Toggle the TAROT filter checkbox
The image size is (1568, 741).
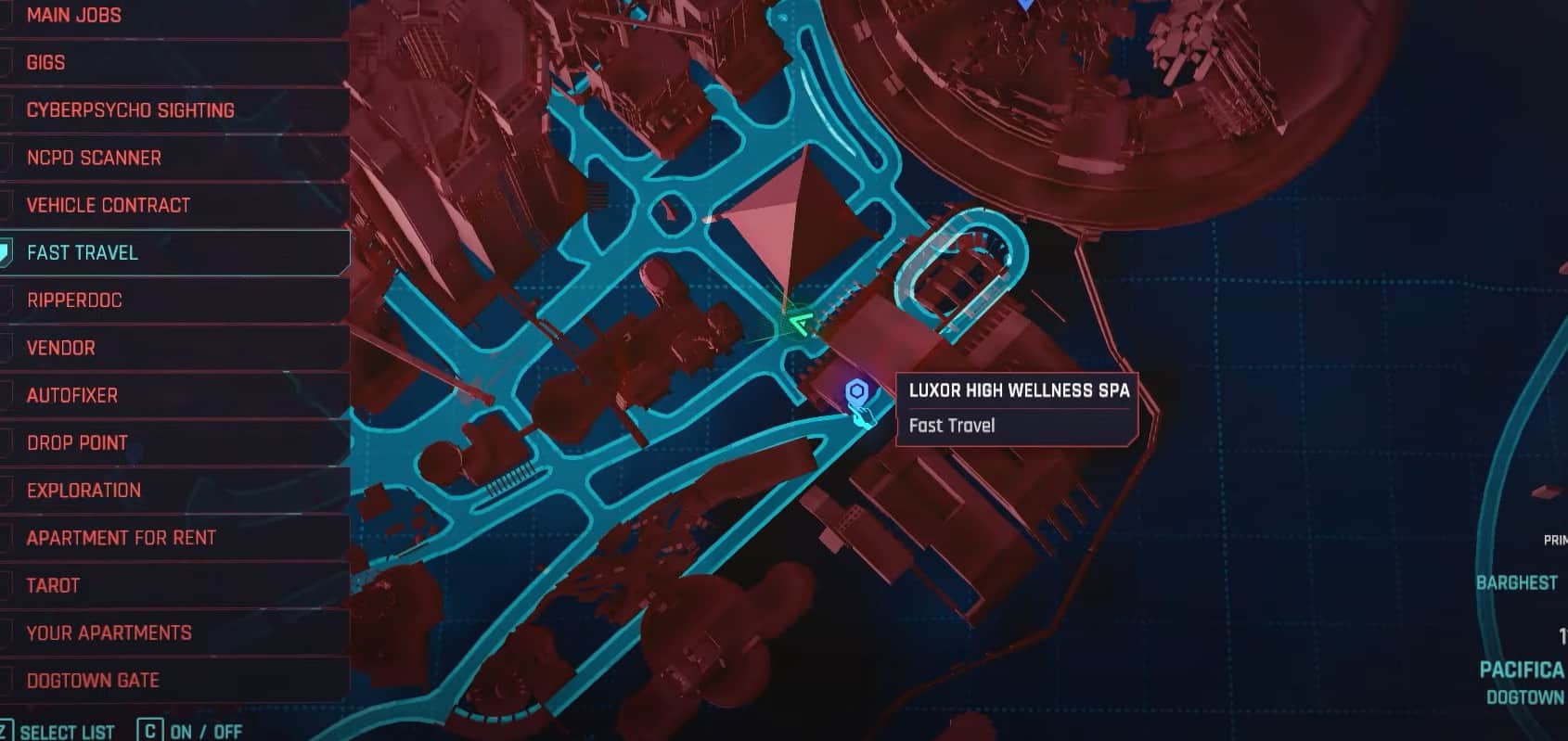click(x=7, y=584)
